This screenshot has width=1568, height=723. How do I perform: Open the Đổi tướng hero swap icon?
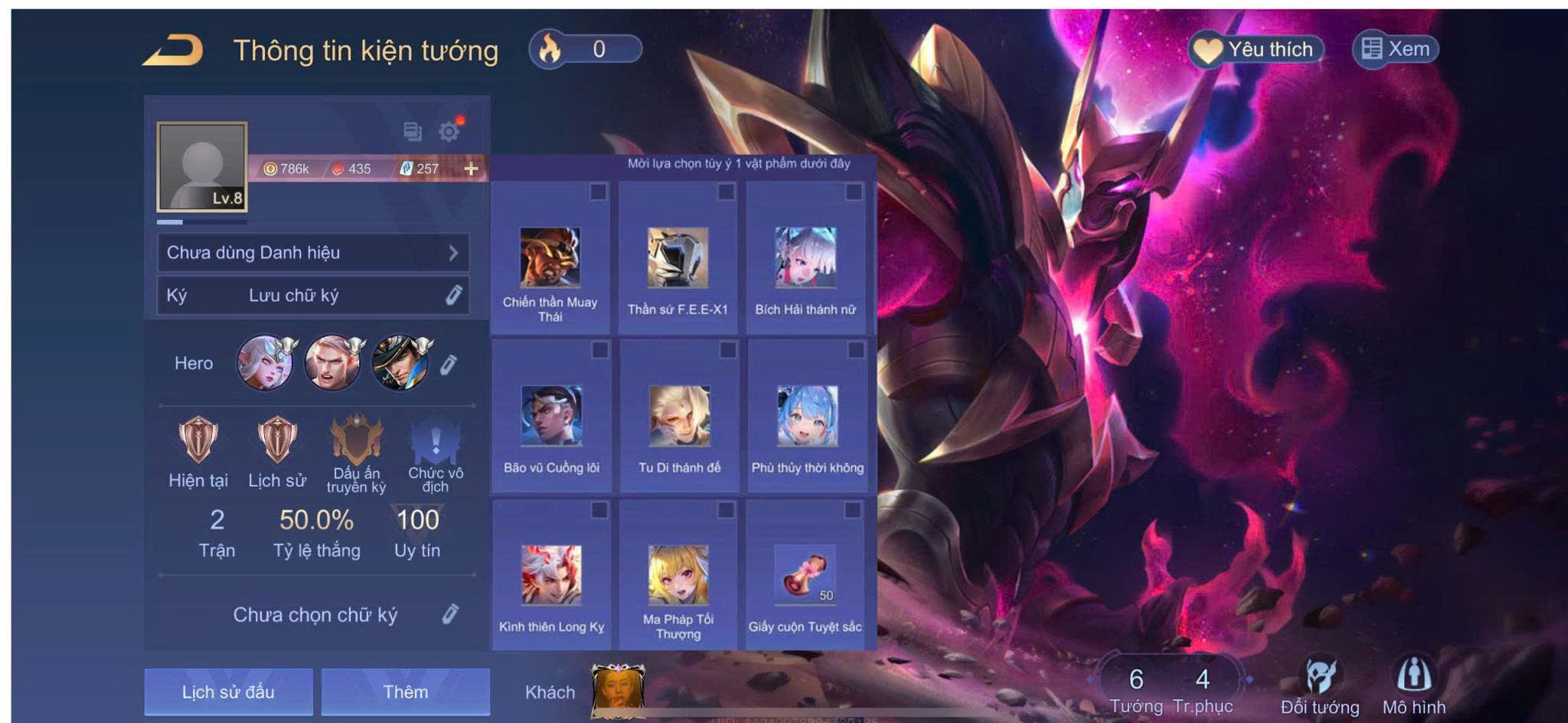pyautogui.click(x=1320, y=686)
